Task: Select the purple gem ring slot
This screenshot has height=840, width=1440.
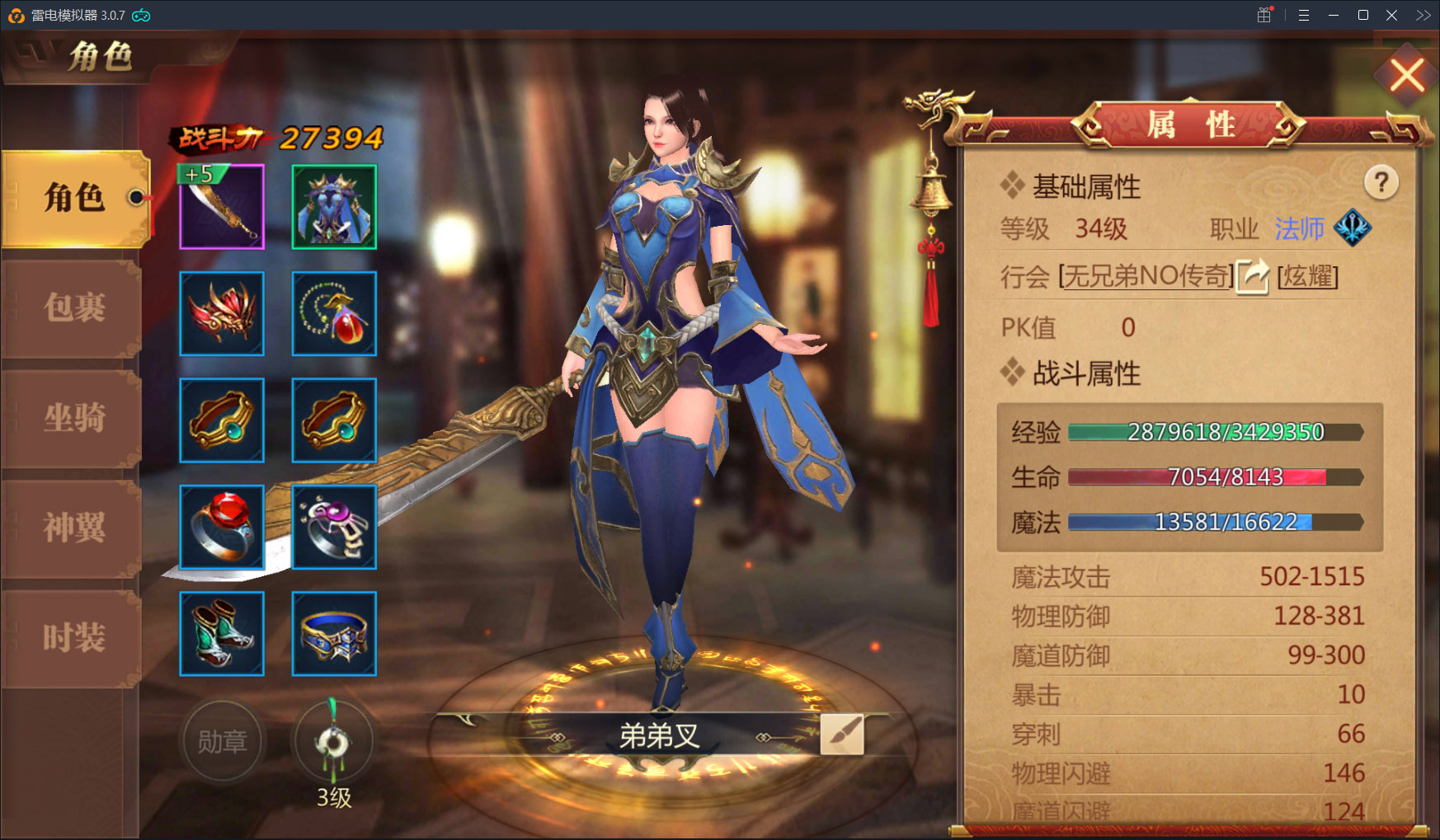Action: 334,527
